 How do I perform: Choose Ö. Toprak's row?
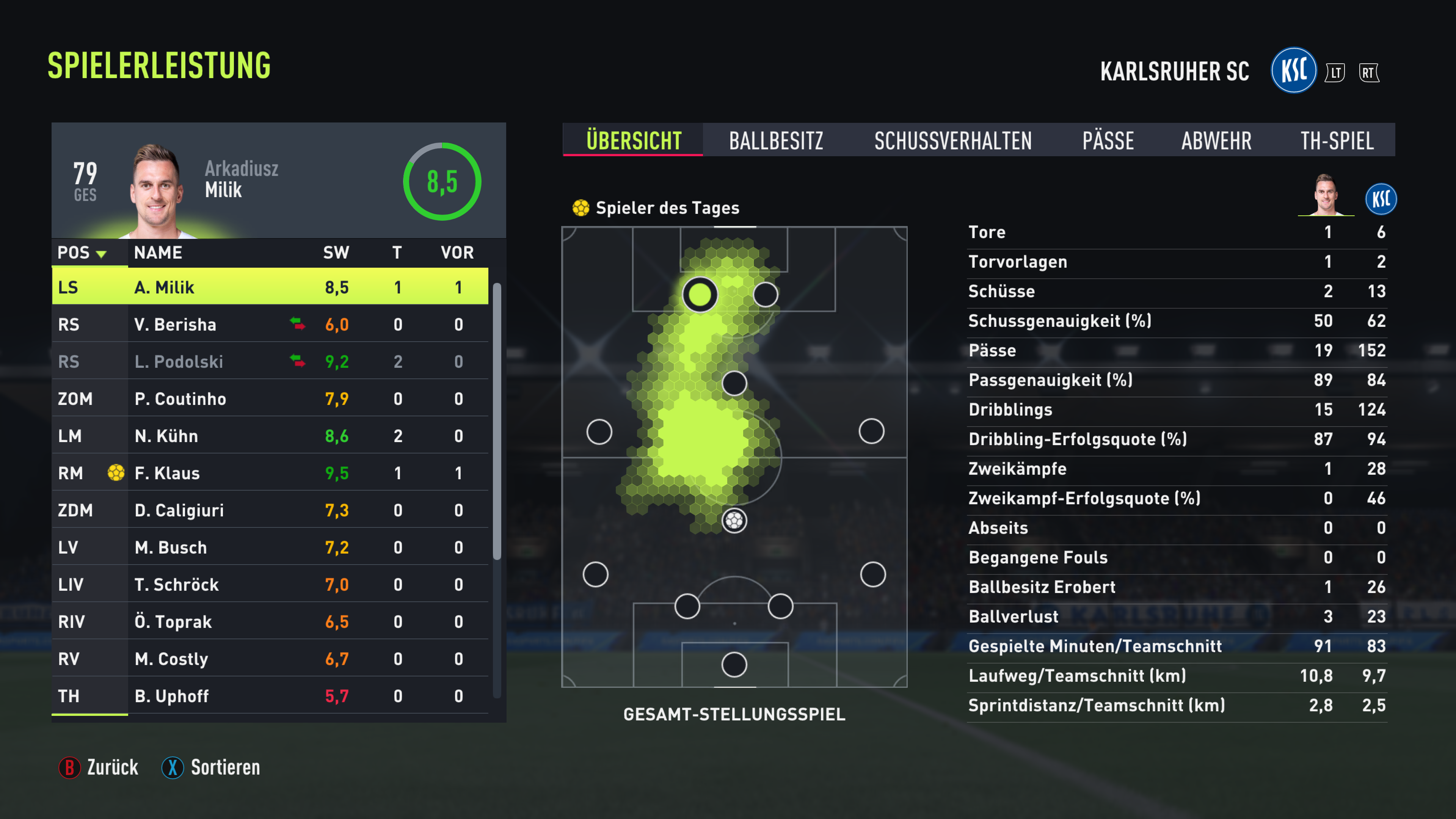270,622
